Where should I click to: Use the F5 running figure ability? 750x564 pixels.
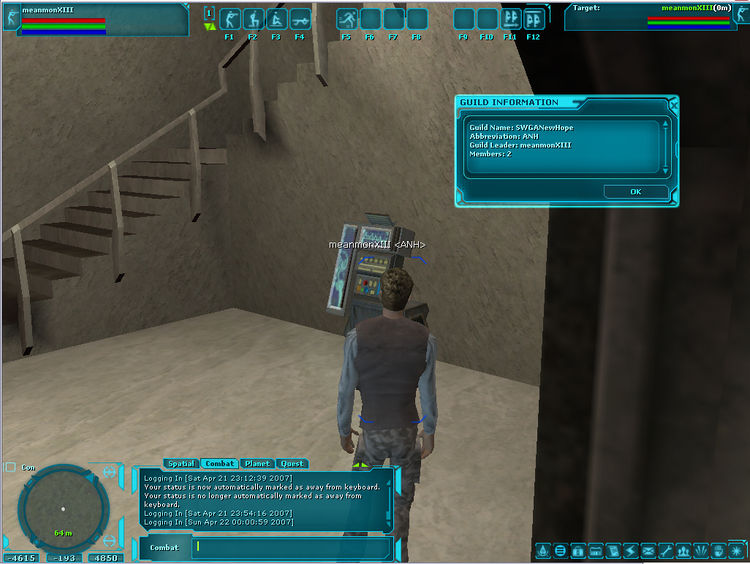tap(347, 19)
